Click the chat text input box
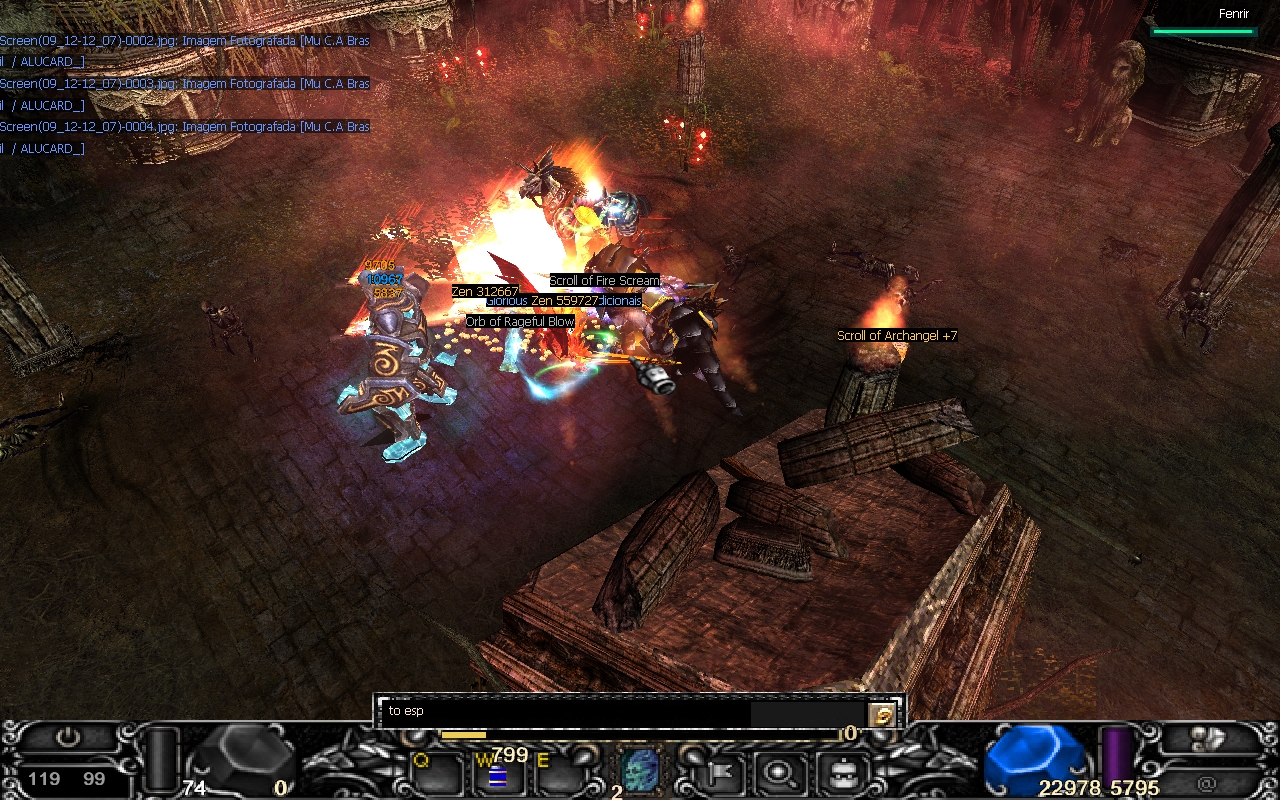Screen dimensions: 1280x800 click(x=565, y=712)
